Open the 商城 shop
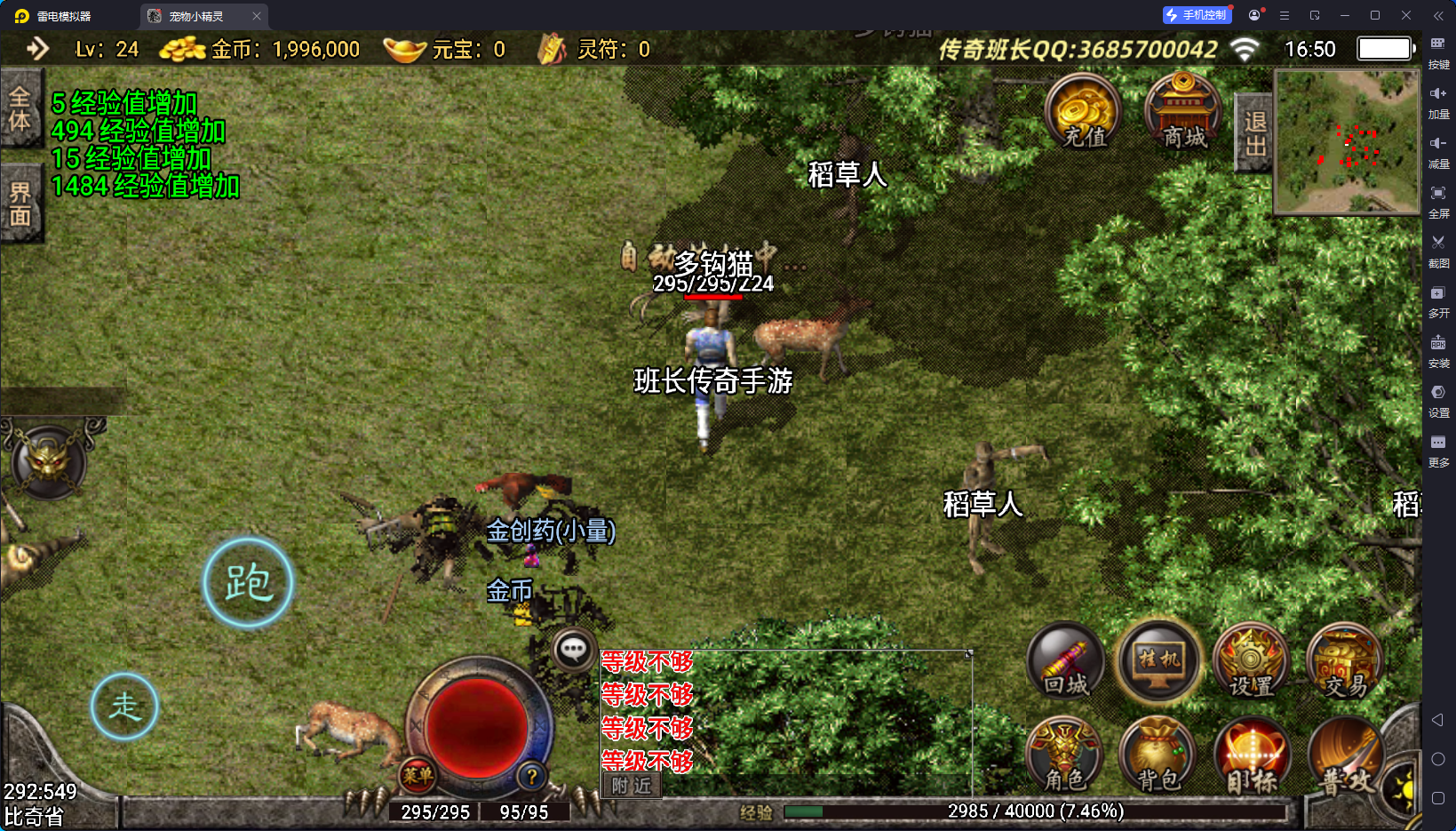The width and height of the screenshot is (1456, 831). pyautogui.click(x=1183, y=113)
